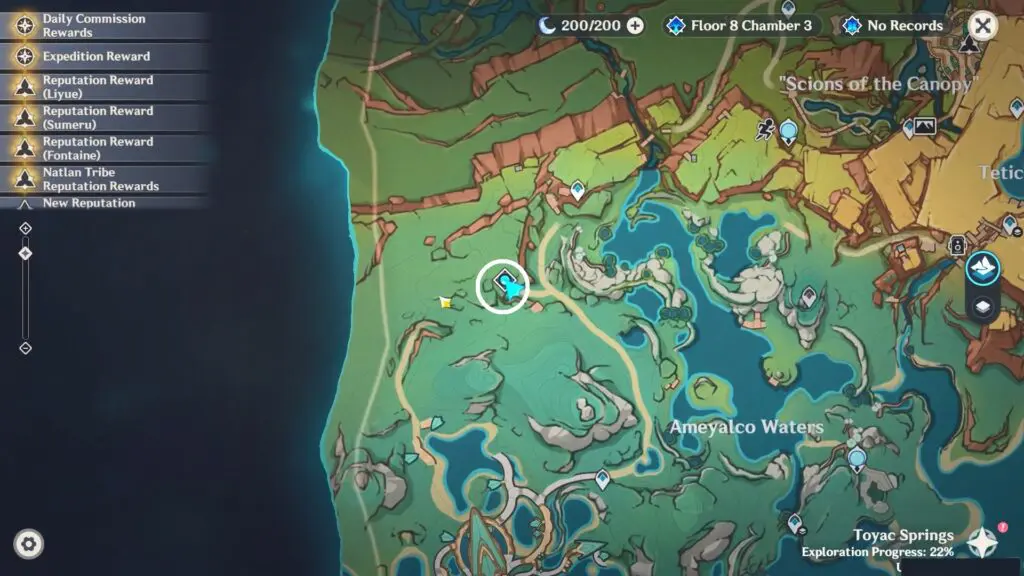The height and width of the screenshot is (576, 1024).
Task: Toggle the map layers button
Action: (983, 307)
